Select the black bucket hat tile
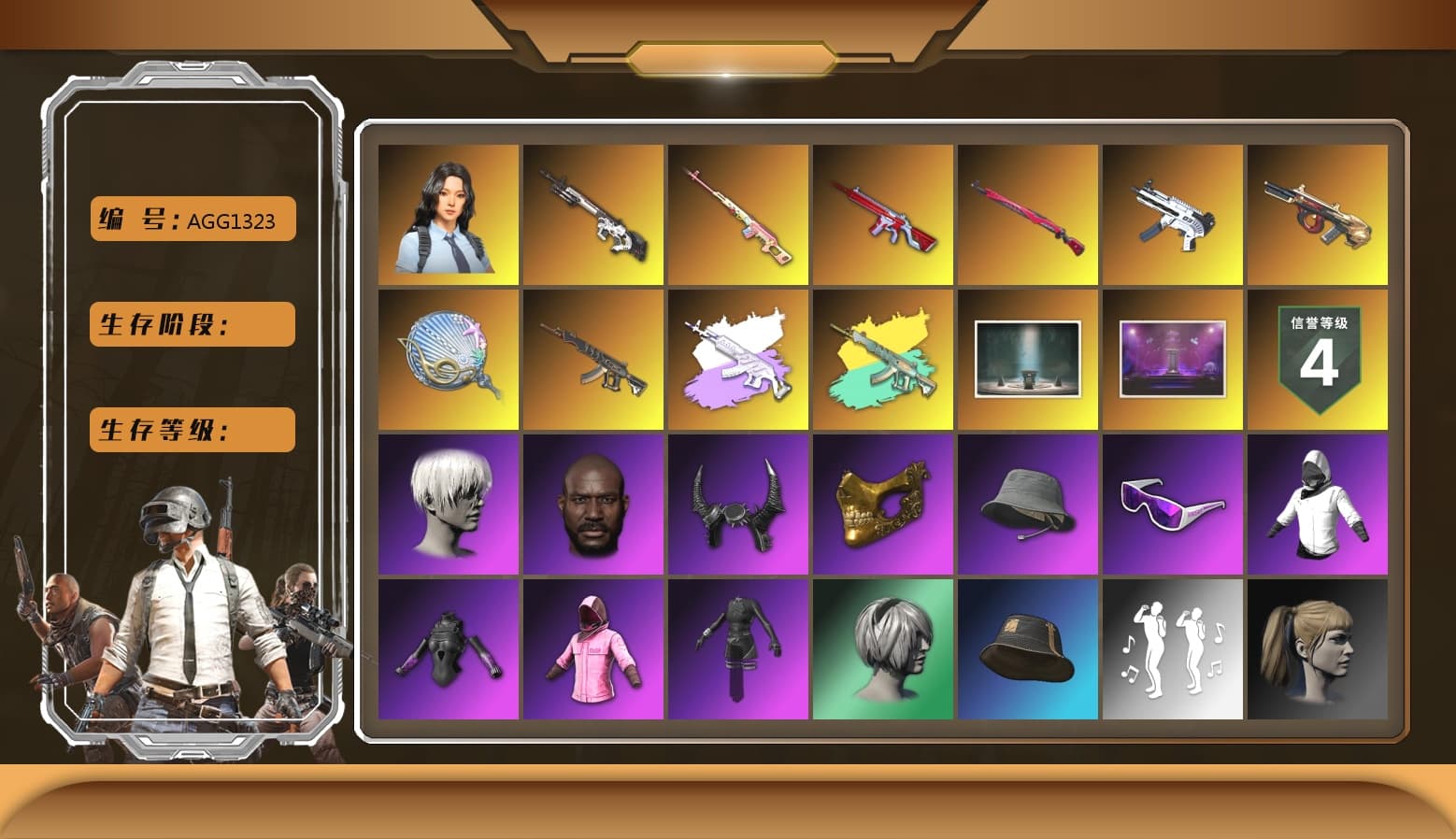Image resolution: width=1456 pixels, height=839 pixels. pos(1028,649)
